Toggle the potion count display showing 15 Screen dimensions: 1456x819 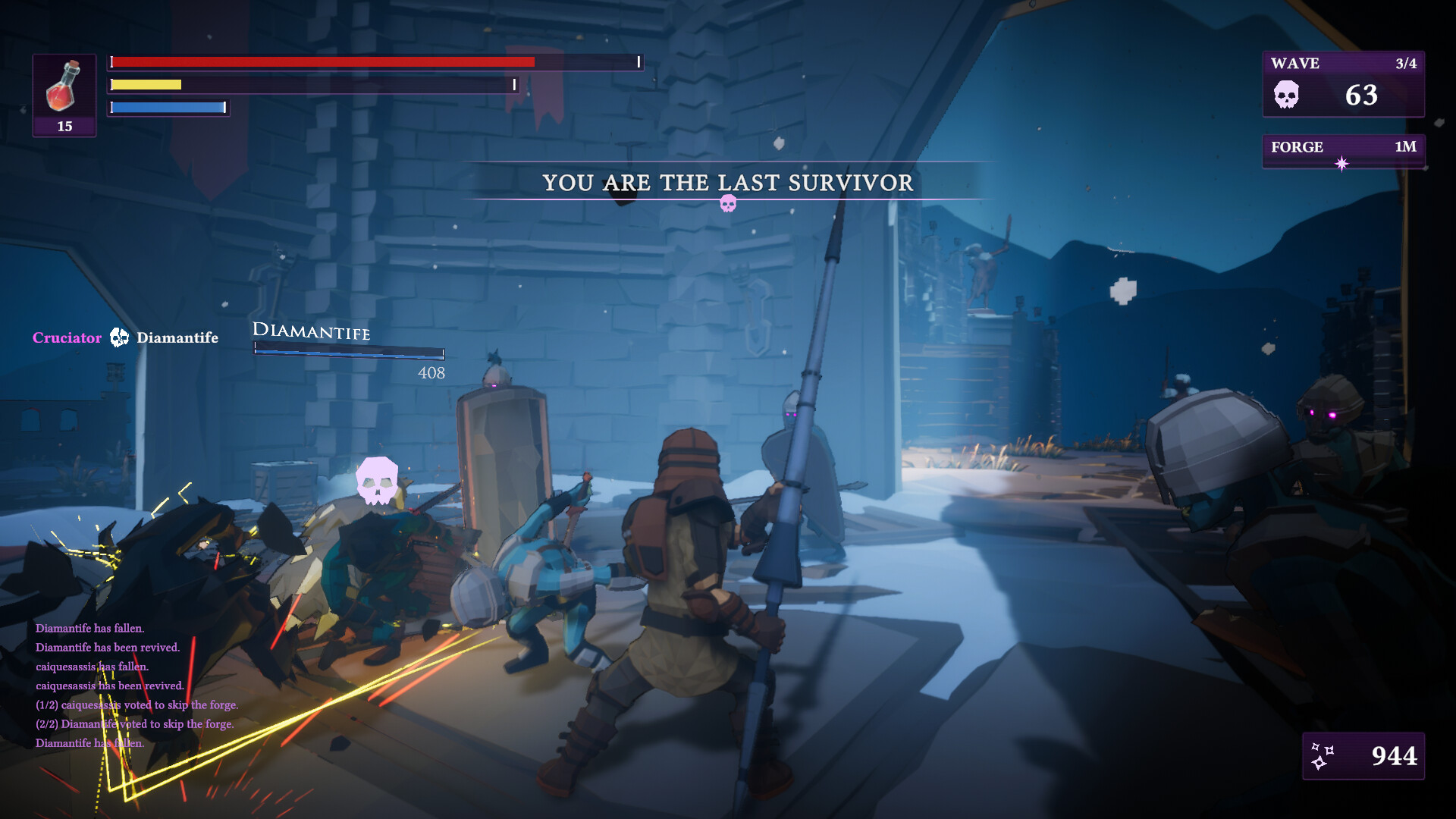point(64,127)
